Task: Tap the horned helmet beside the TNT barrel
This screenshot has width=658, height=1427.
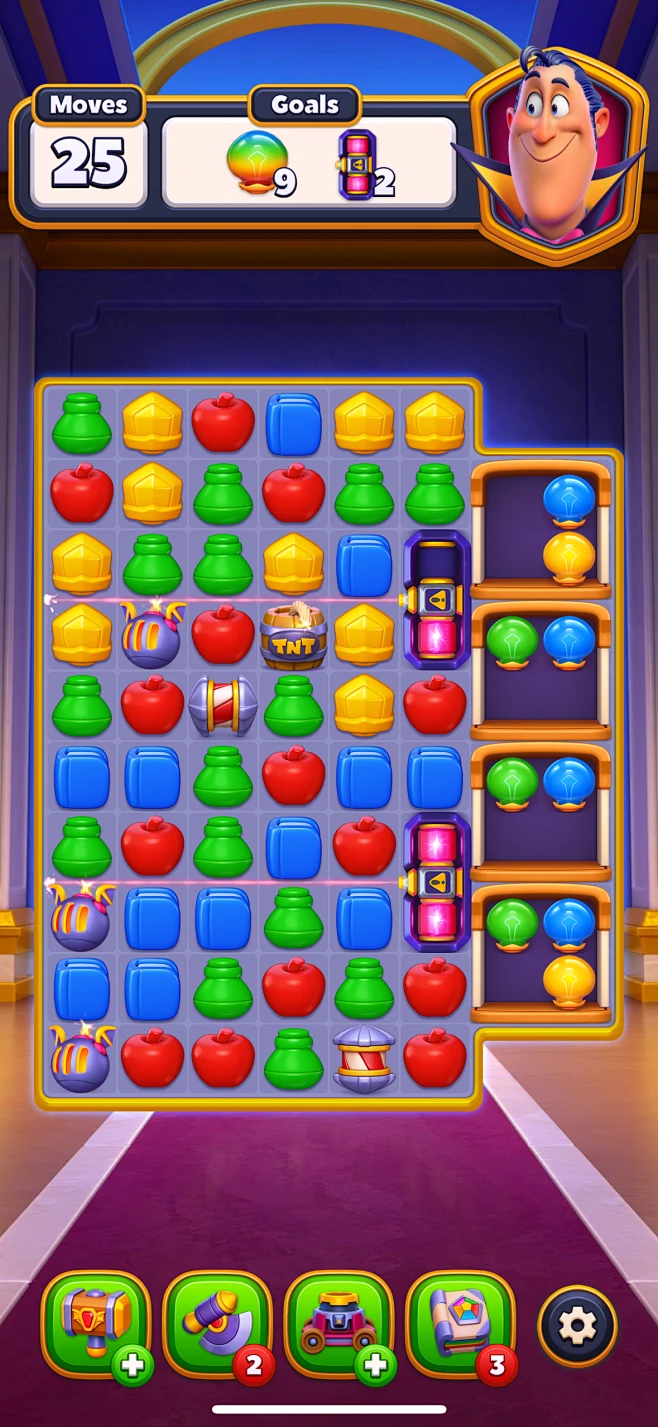Action: [152, 636]
